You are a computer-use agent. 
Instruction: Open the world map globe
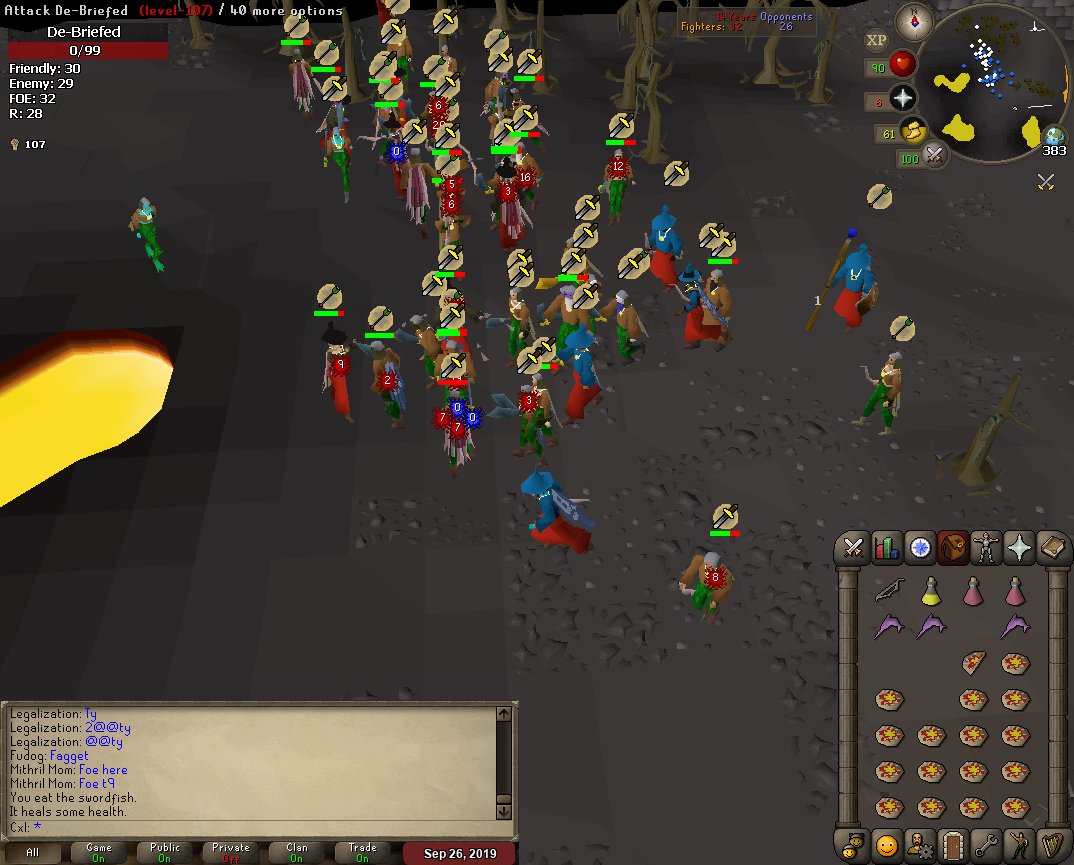coord(1055,136)
